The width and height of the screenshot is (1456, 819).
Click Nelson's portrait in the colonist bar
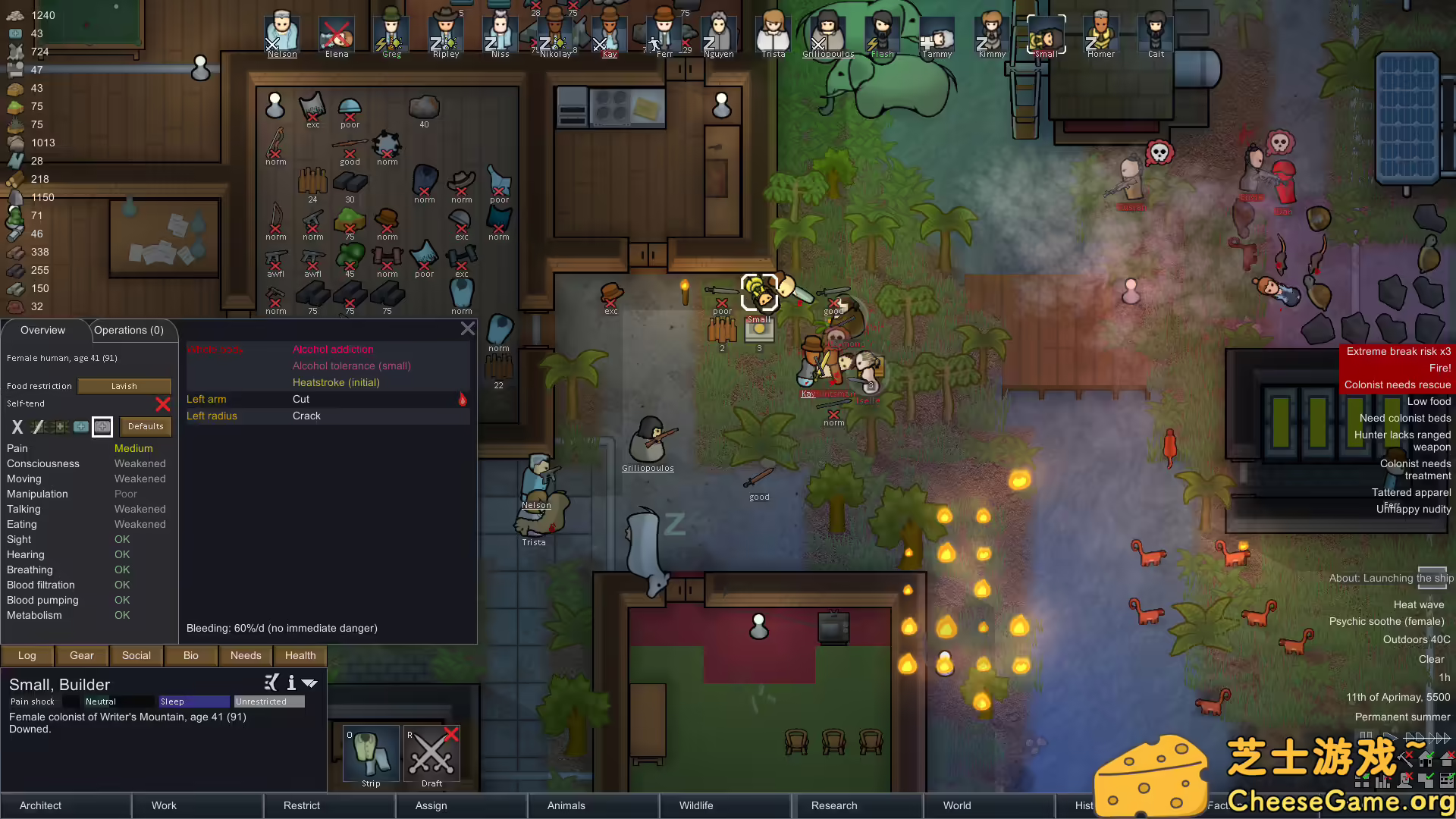coord(281,32)
